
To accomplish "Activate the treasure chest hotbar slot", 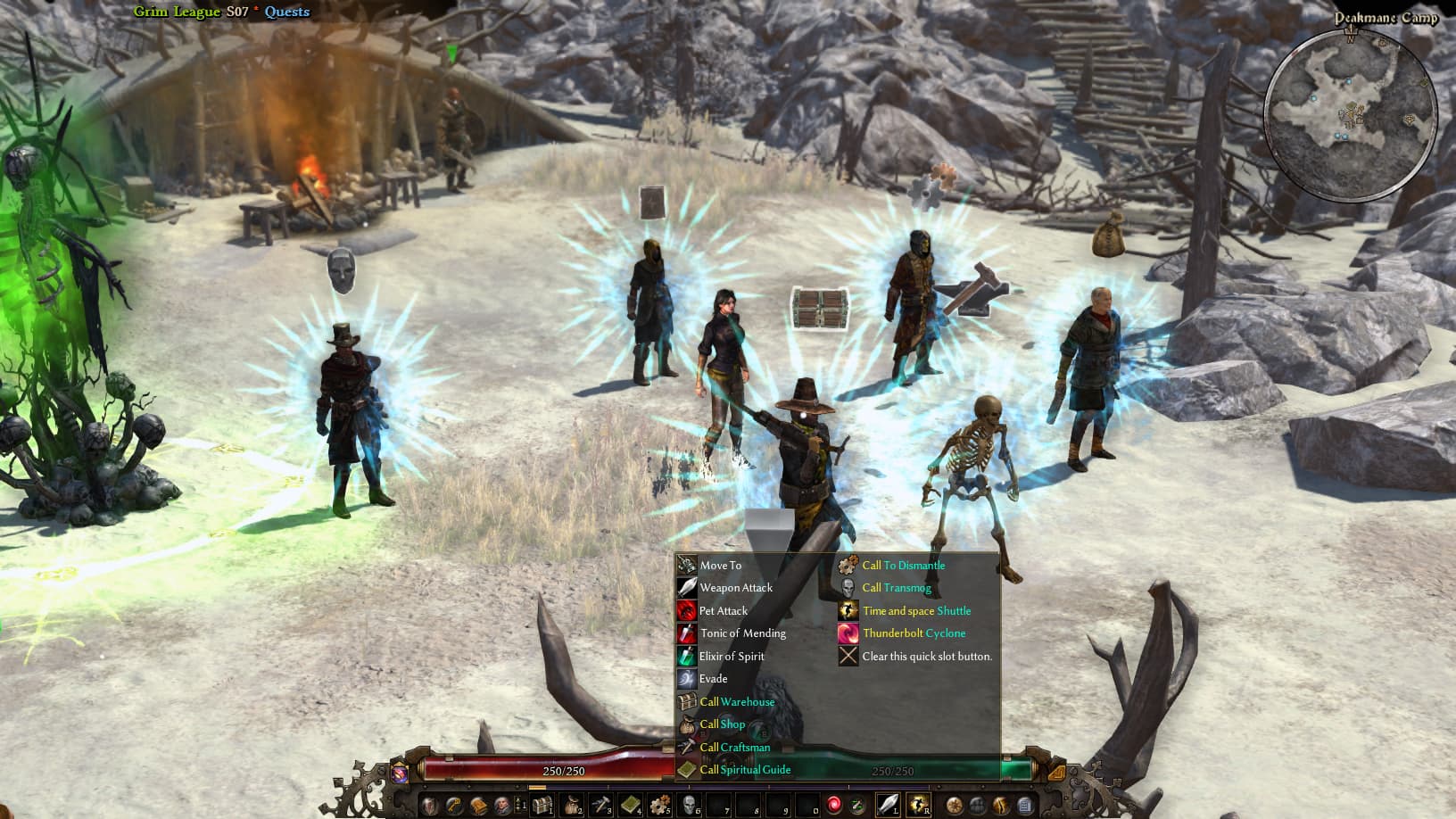I will pos(542,806).
